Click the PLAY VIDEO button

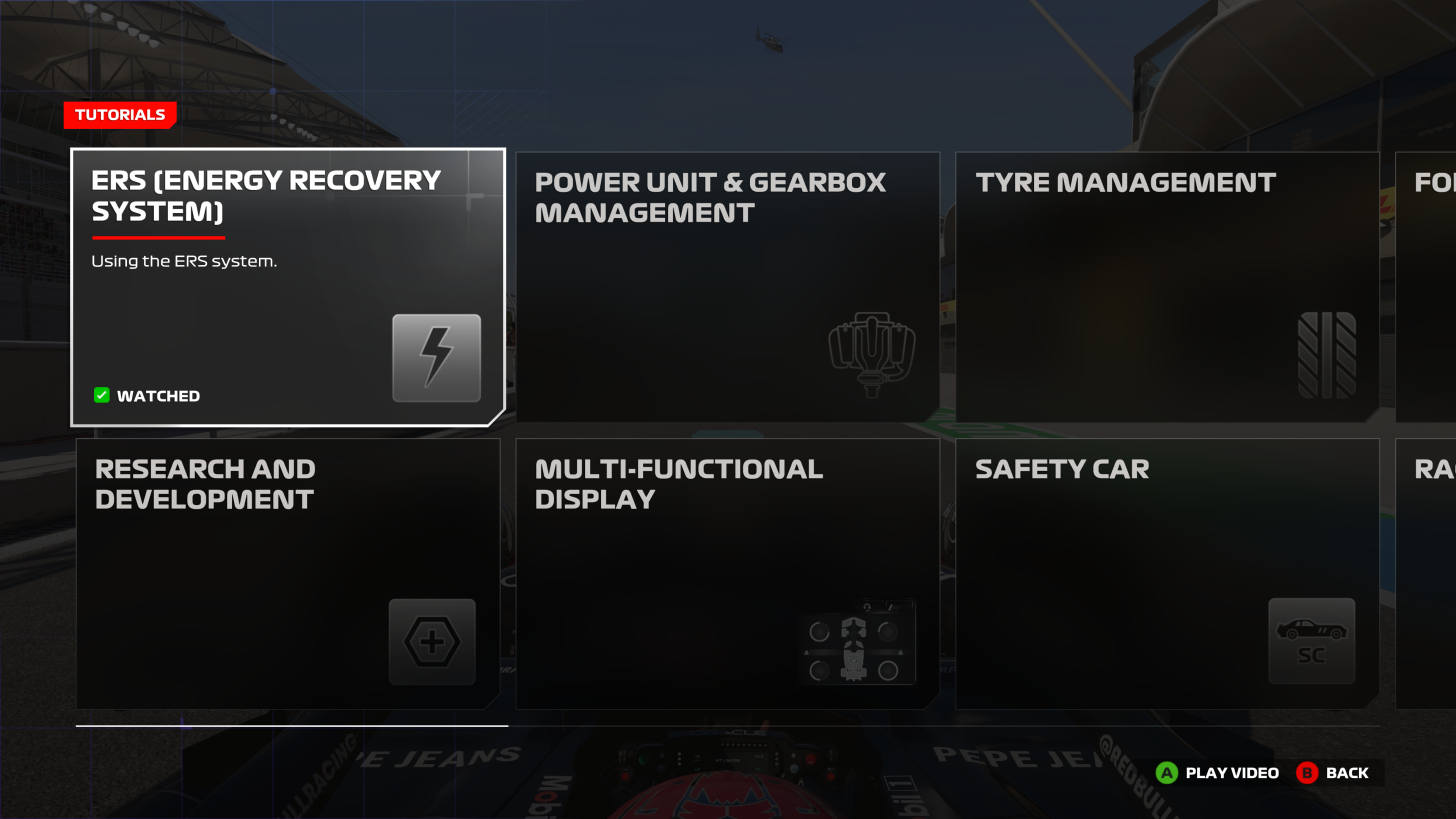pos(1216,772)
